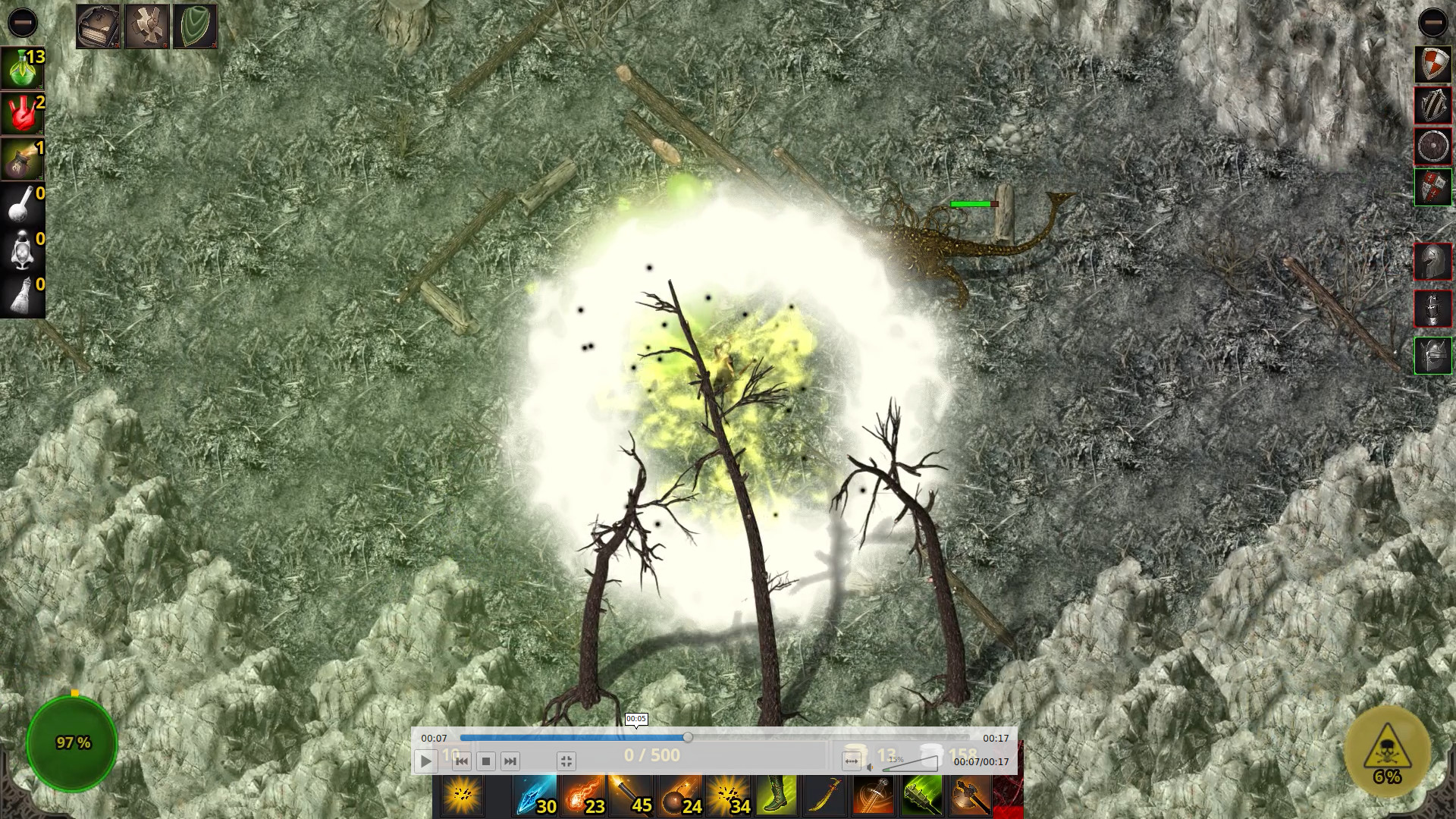The image size is (1456, 819).
Task: Cast the fireball ability with 23 charges
Action: click(x=583, y=795)
